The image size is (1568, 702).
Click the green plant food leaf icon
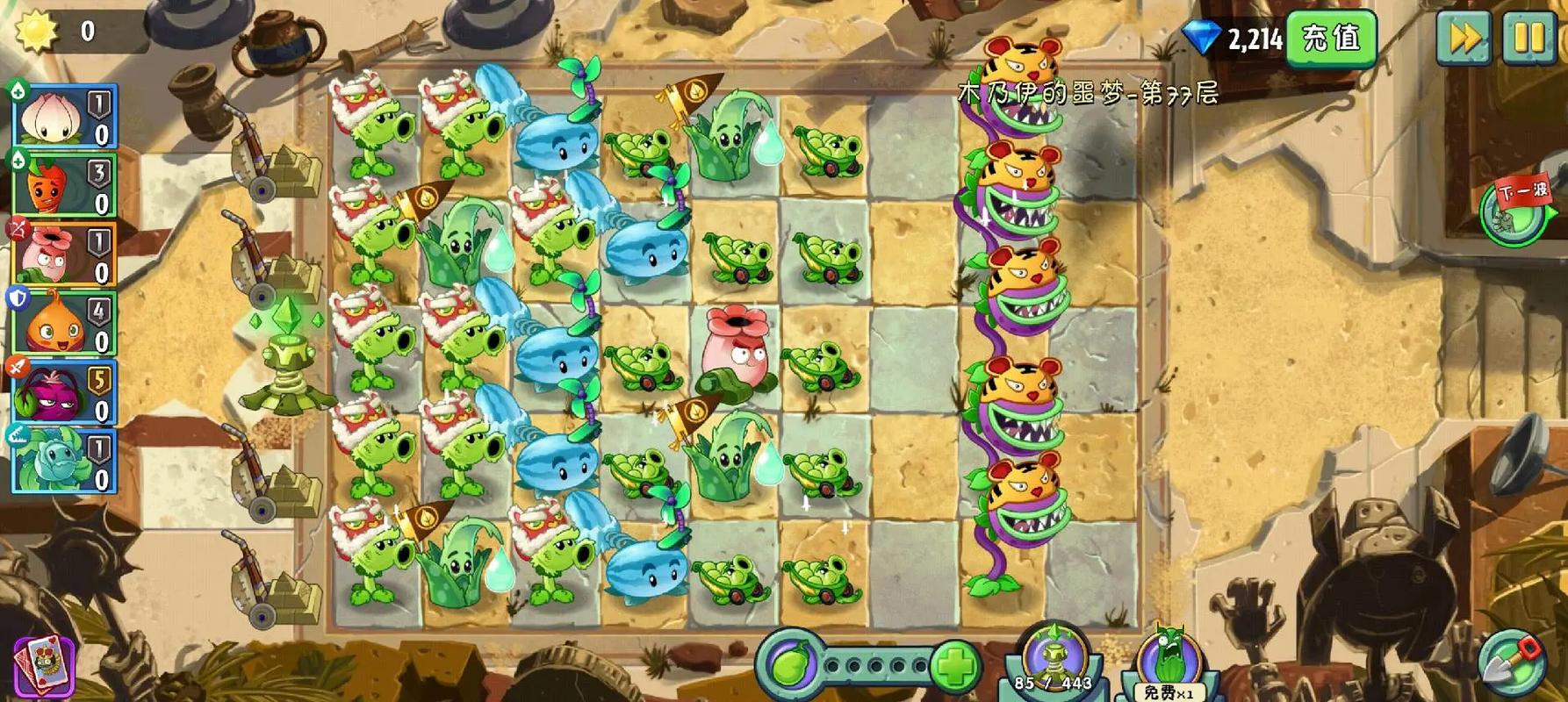point(790,666)
